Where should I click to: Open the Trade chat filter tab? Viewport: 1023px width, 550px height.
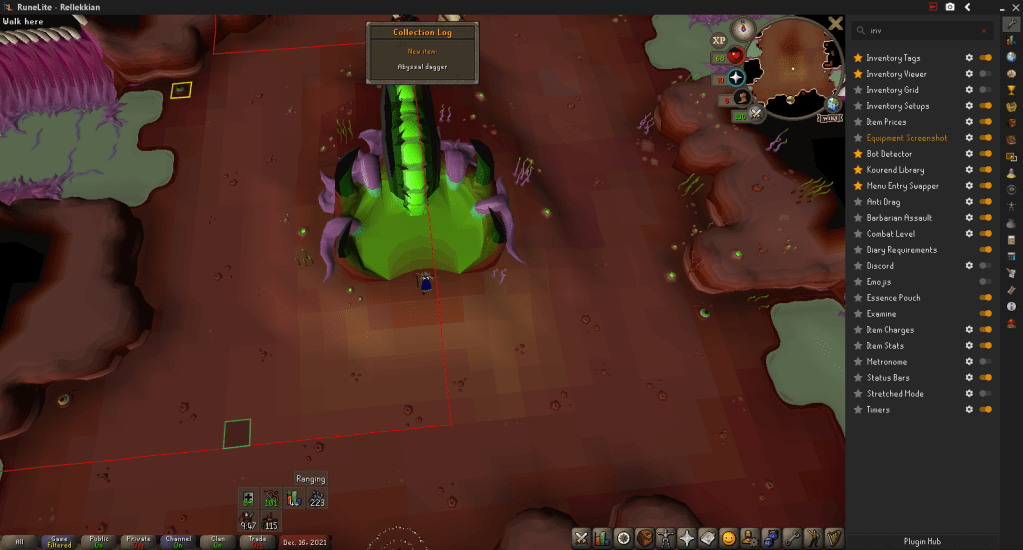pos(257,541)
